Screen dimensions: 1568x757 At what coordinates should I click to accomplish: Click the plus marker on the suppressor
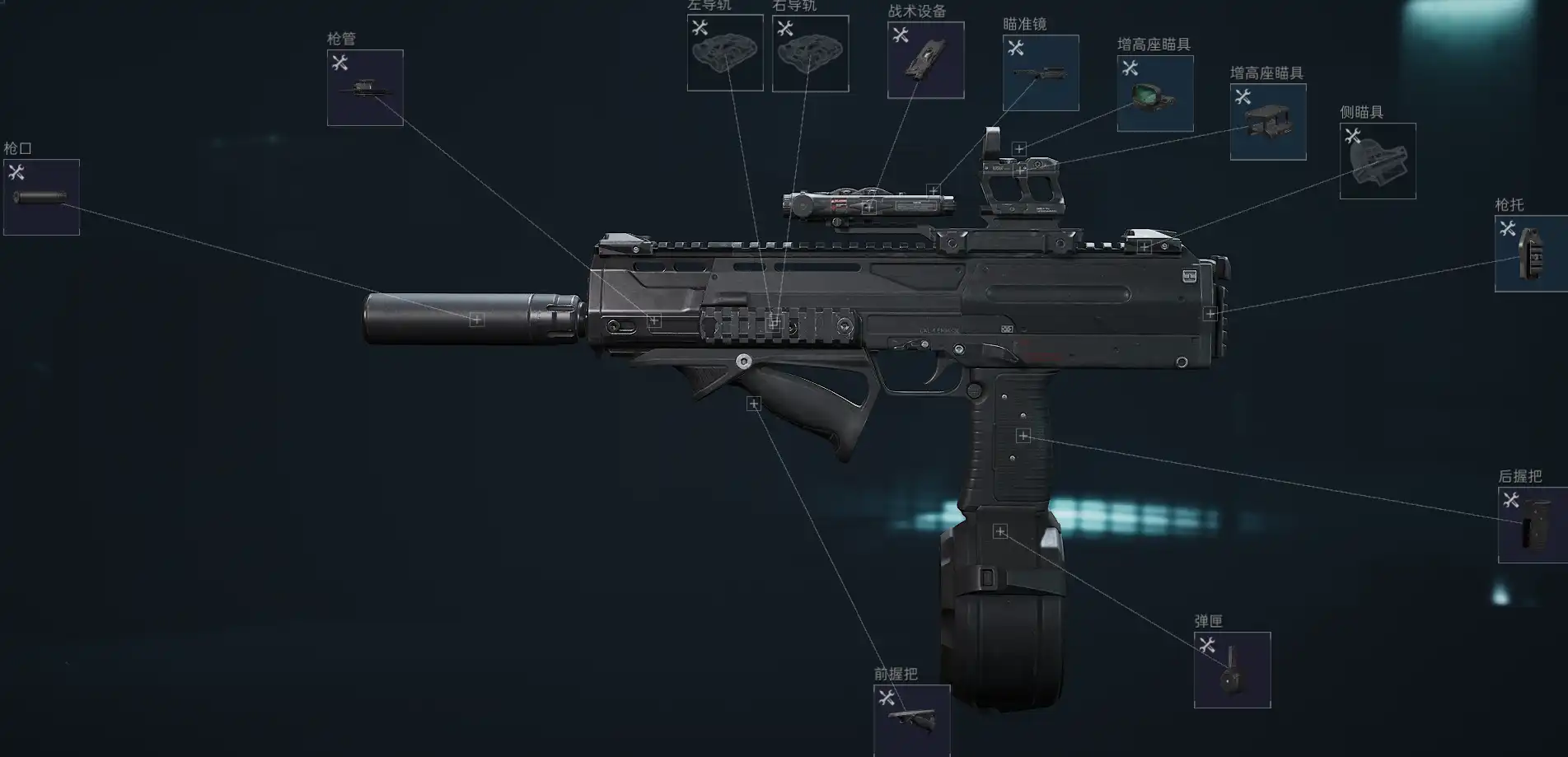pos(476,319)
